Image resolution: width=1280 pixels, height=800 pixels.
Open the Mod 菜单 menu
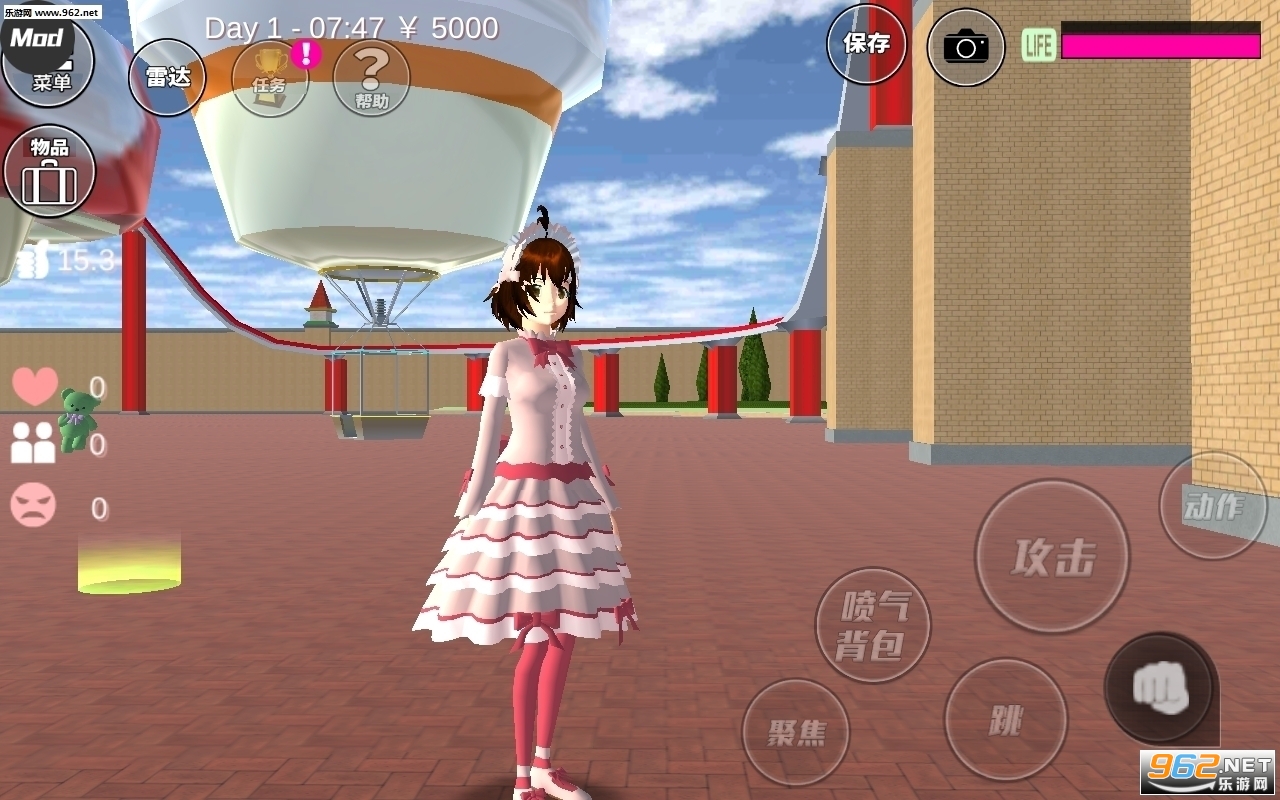[x=48, y=60]
